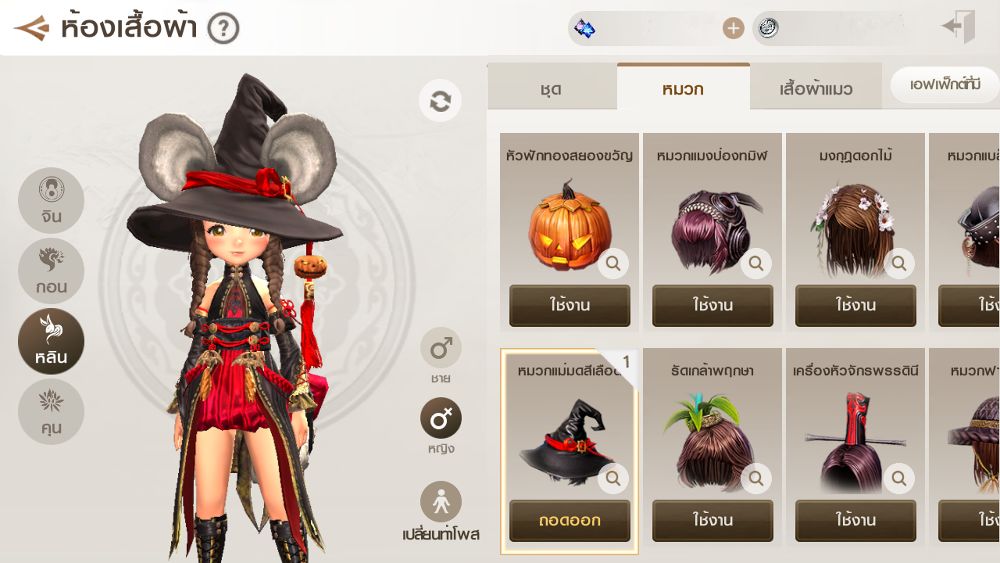Switch to the ชุด tab

click(551, 89)
